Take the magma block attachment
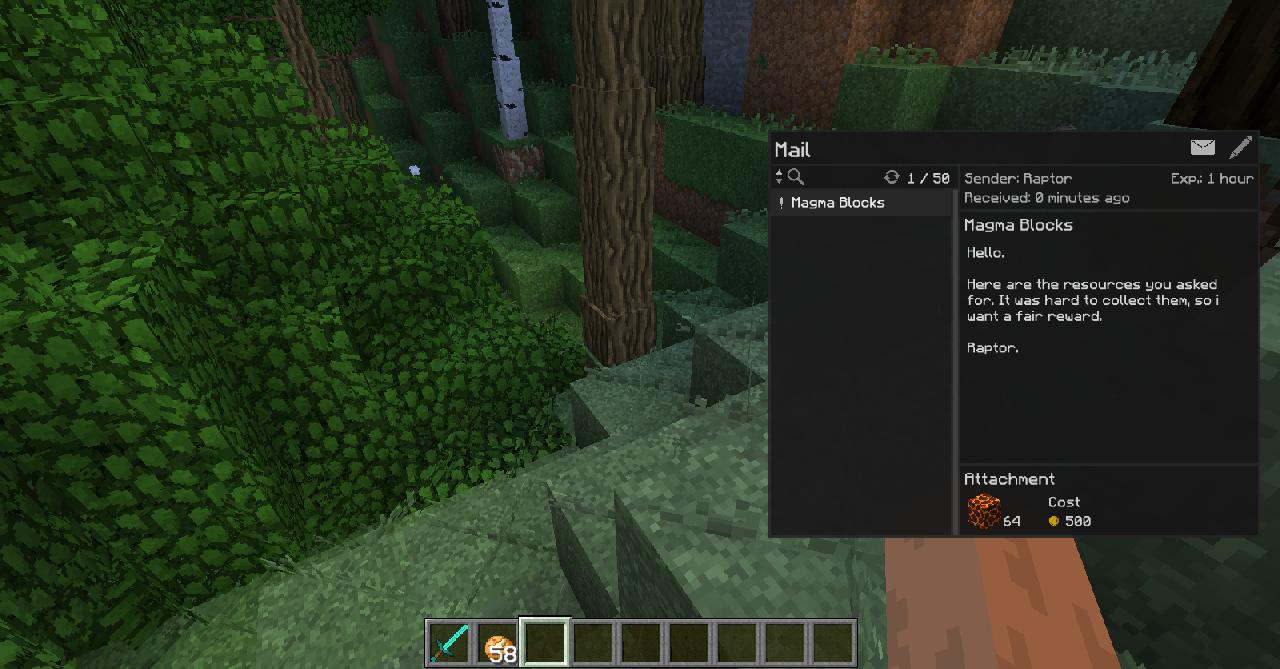This screenshot has width=1280, height=669. coord(984,511)
